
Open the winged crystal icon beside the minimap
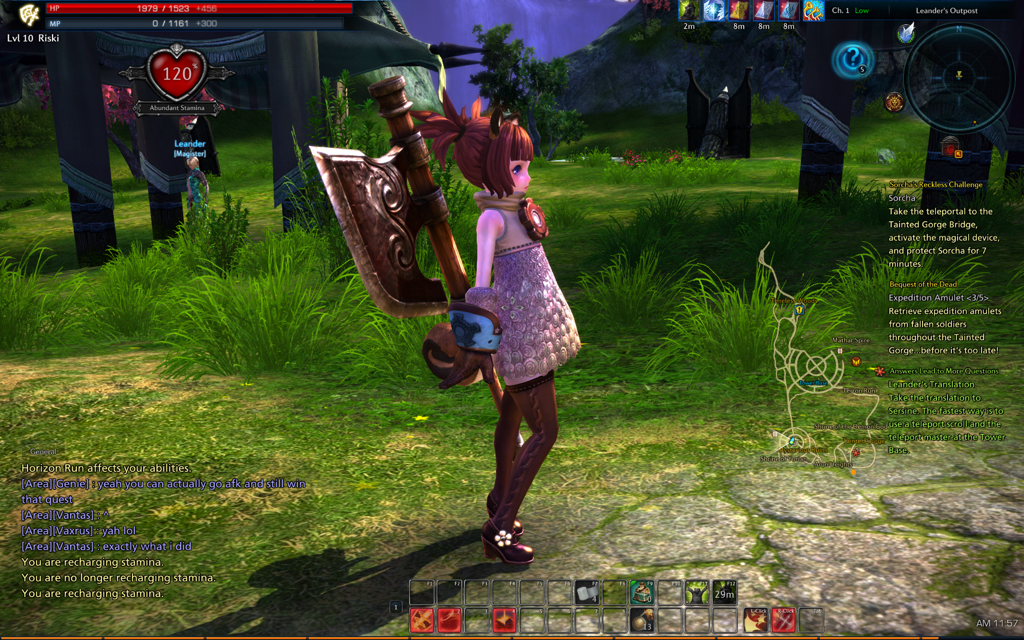(906, 33)
